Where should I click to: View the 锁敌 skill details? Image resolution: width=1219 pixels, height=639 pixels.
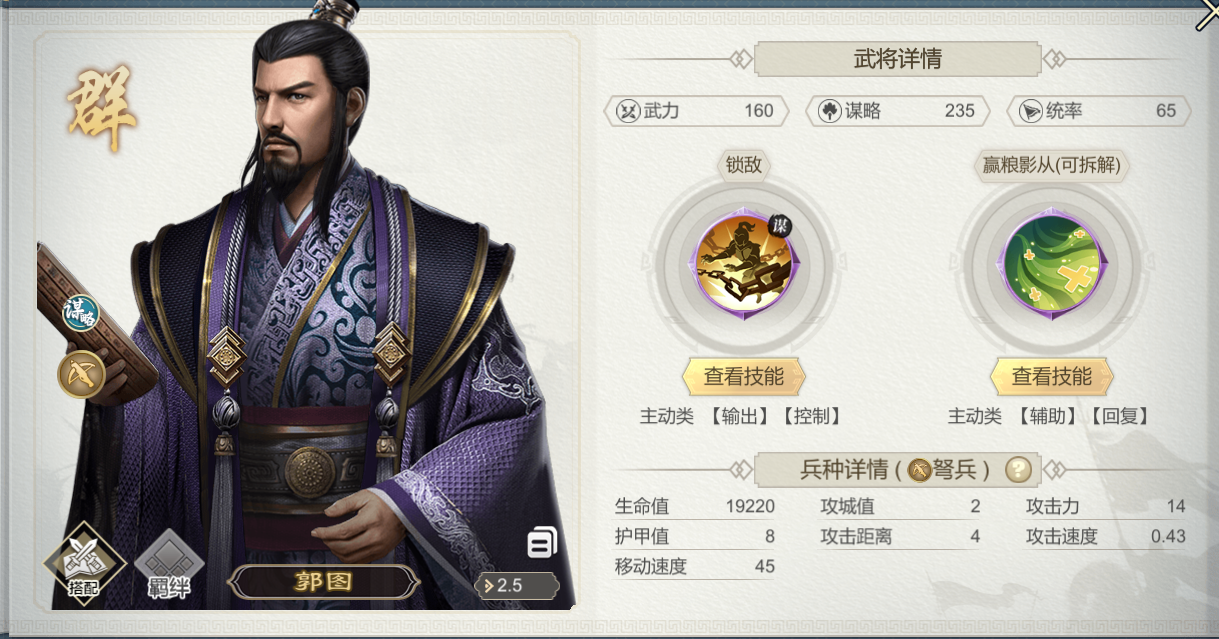click(743, 377)
